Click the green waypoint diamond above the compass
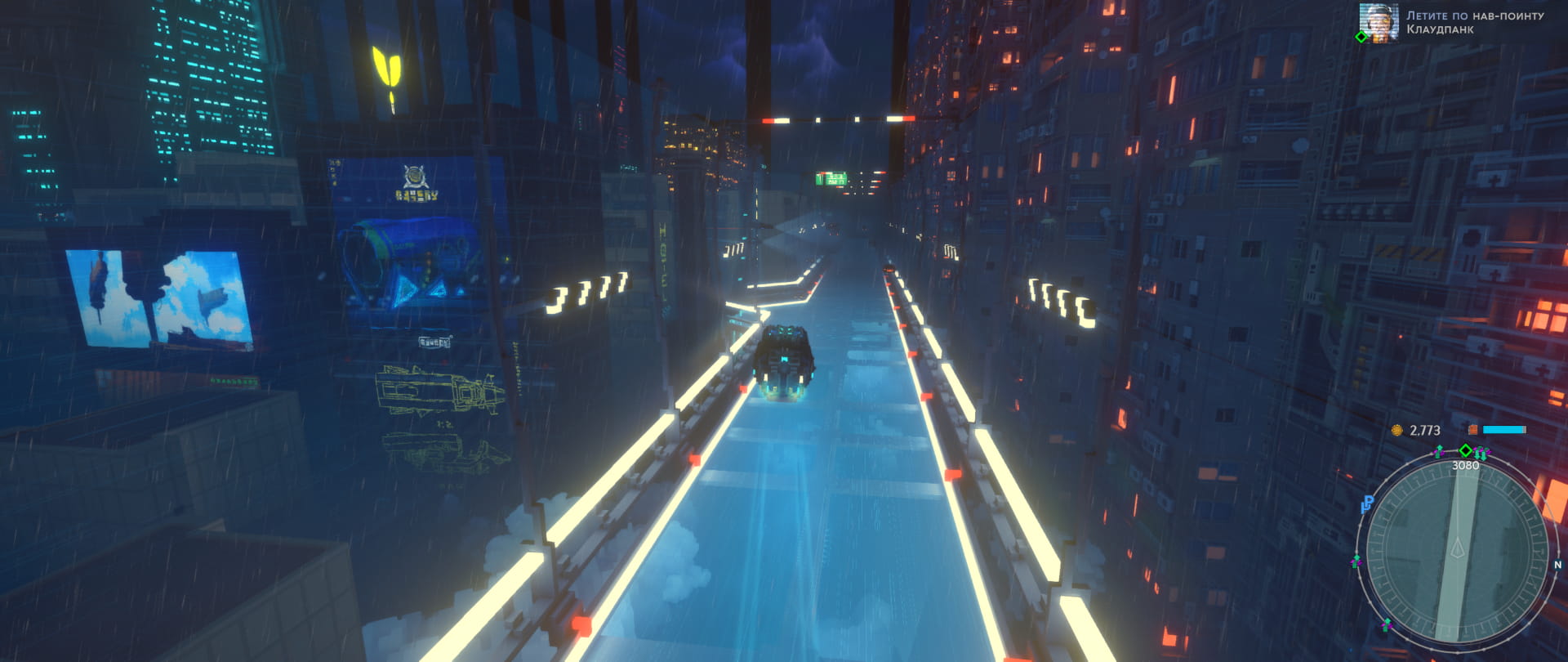This screenshot has width=1568, height=662. coord(1466,450)
